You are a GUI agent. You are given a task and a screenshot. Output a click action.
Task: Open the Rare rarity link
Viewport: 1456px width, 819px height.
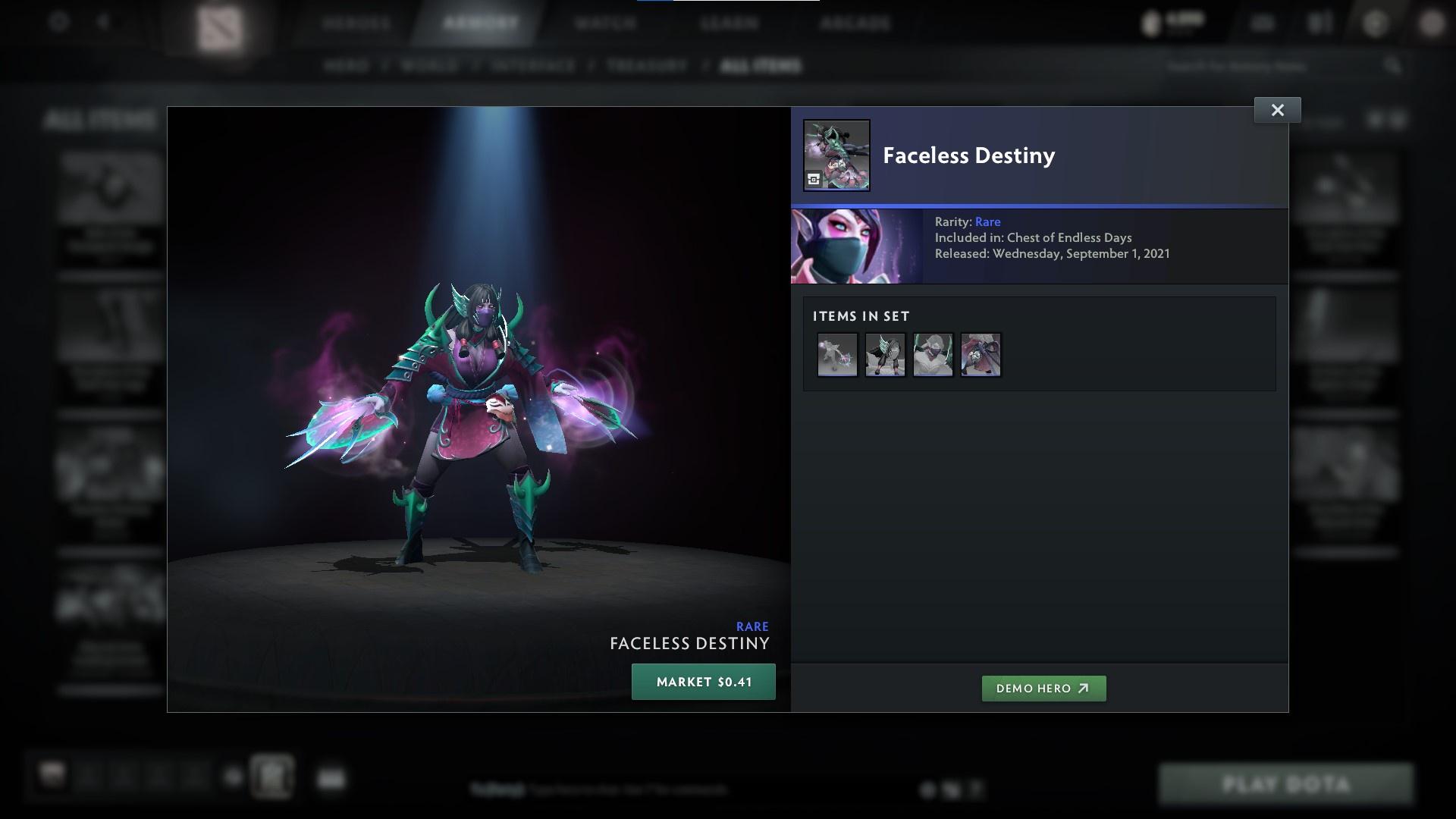(989, 221)
